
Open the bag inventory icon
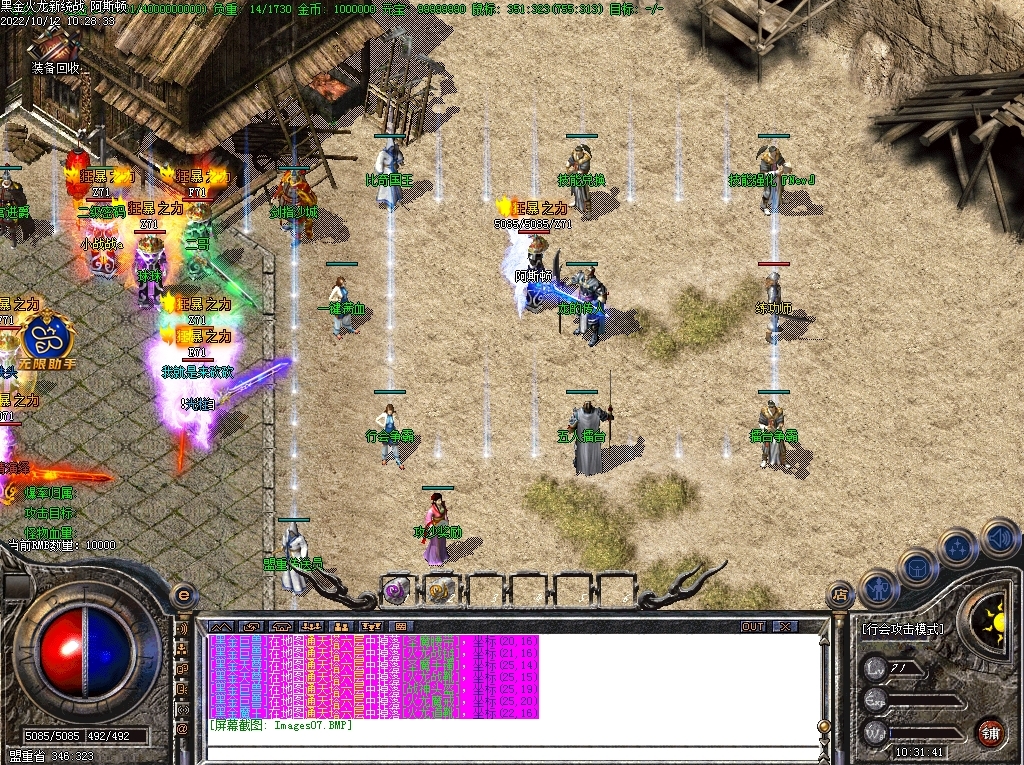tap(917, 568)
